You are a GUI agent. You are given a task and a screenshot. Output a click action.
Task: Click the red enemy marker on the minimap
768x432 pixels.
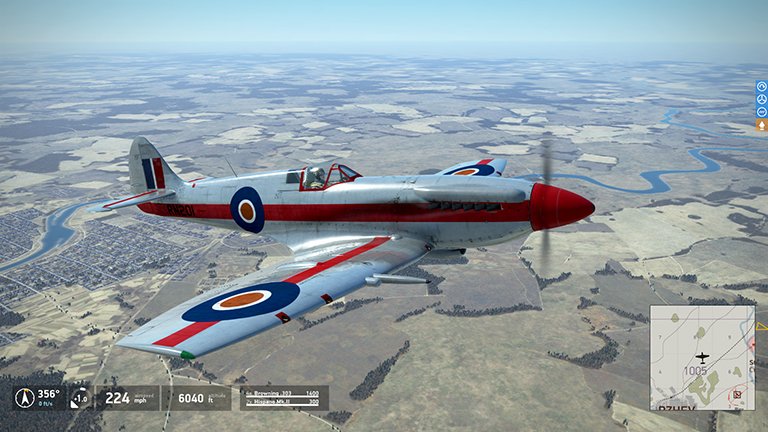[x=737, y=394]
